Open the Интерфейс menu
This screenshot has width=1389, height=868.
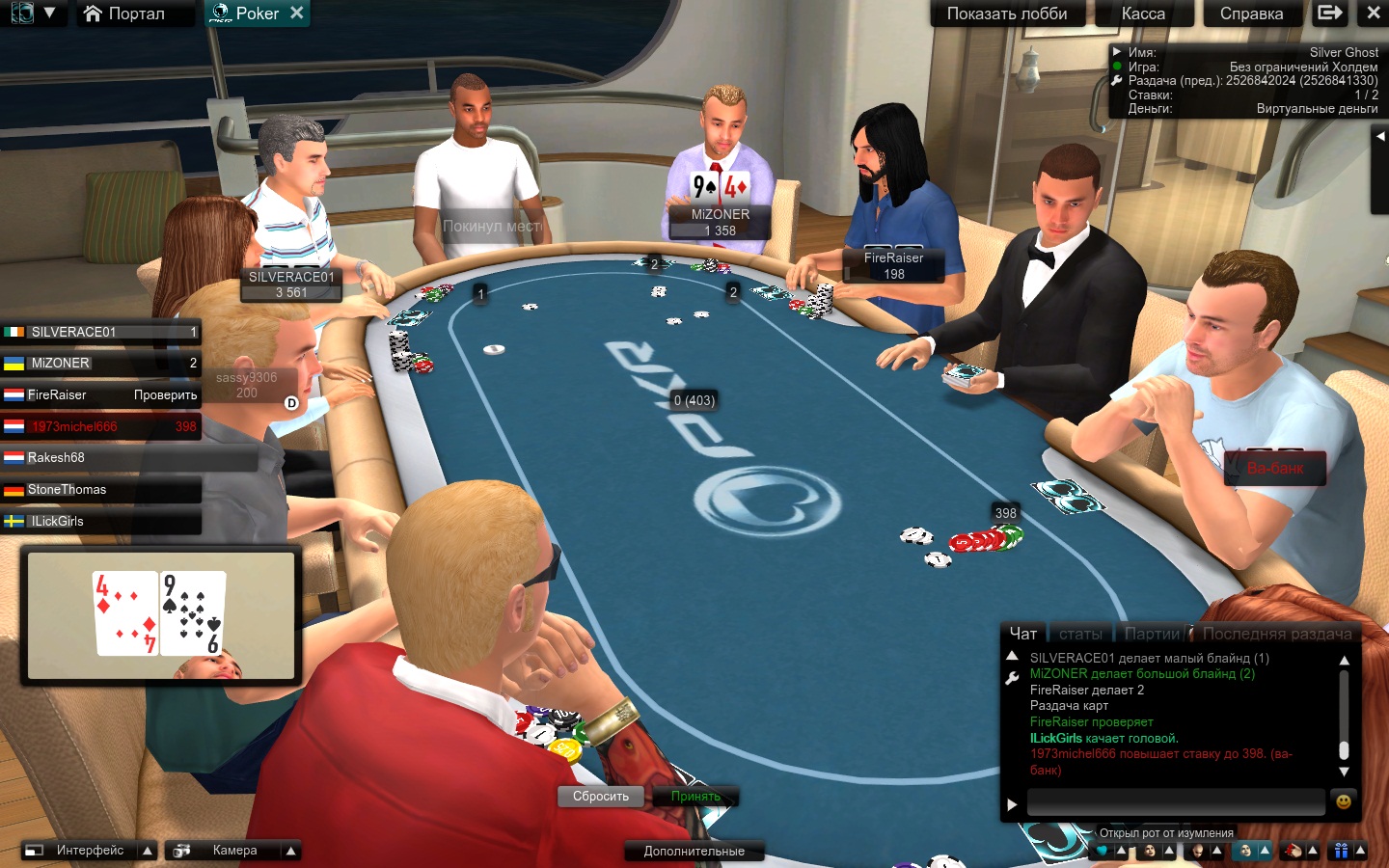[x=90, y=851]
